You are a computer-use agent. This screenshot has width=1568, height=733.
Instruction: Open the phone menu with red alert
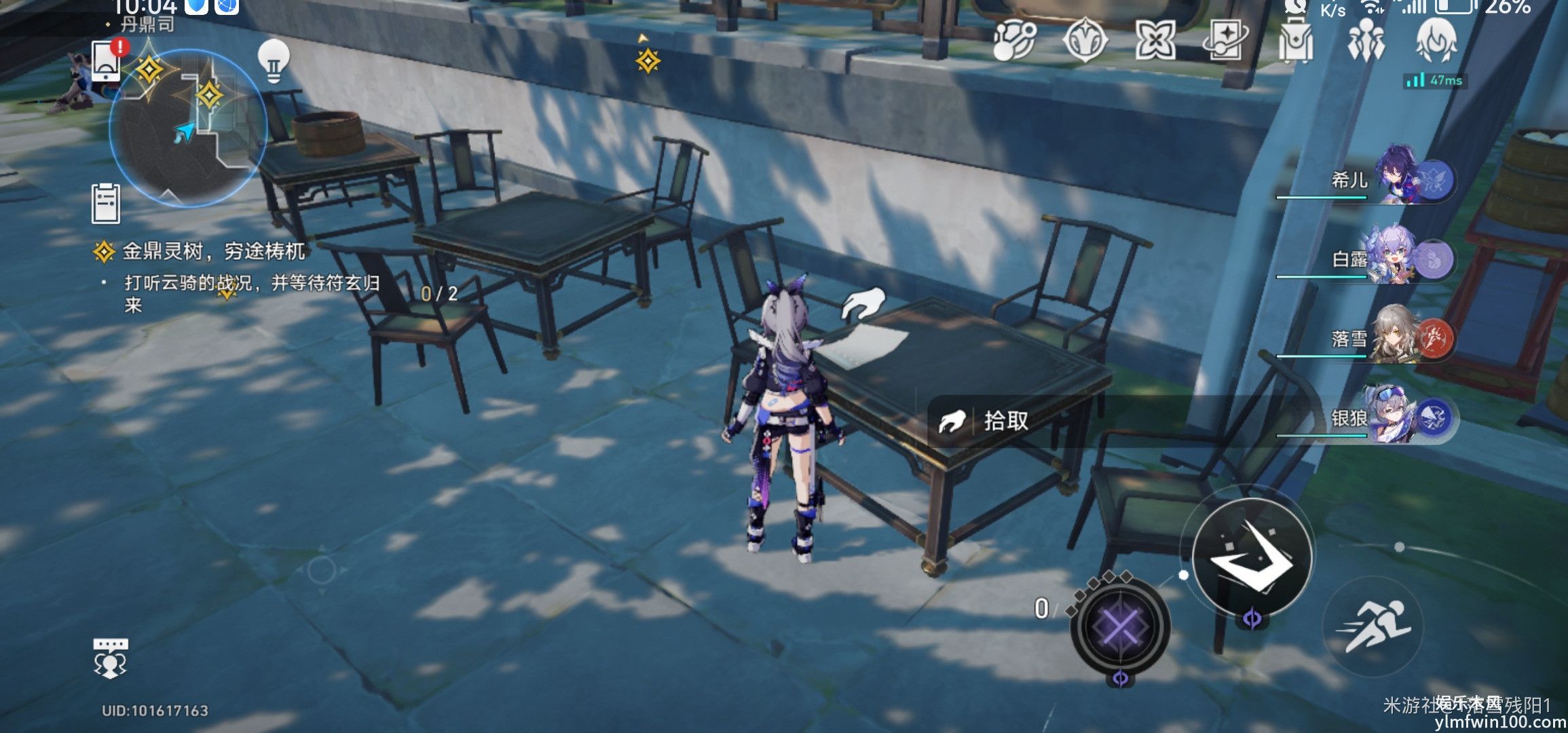(x=107, y=60)
